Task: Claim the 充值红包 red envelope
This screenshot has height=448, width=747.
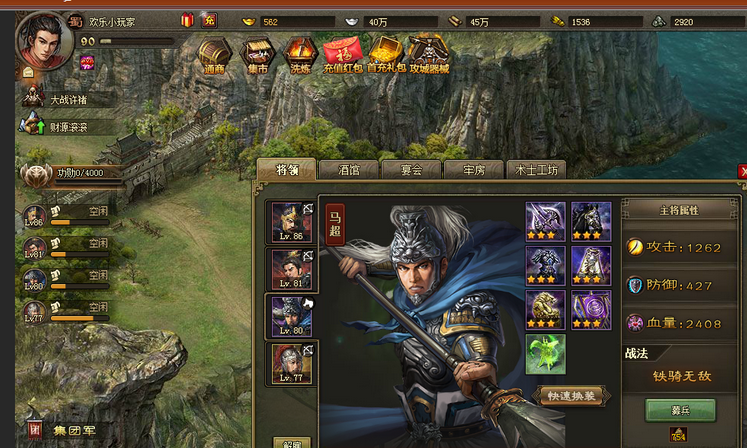Action: pos(341,57)
